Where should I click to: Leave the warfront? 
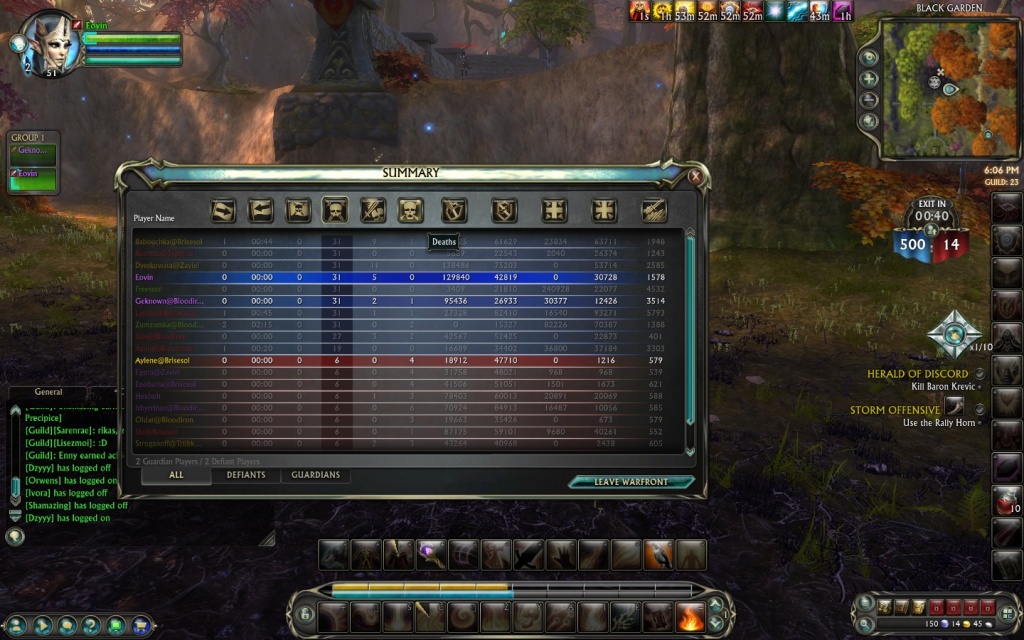click(631, 482)
